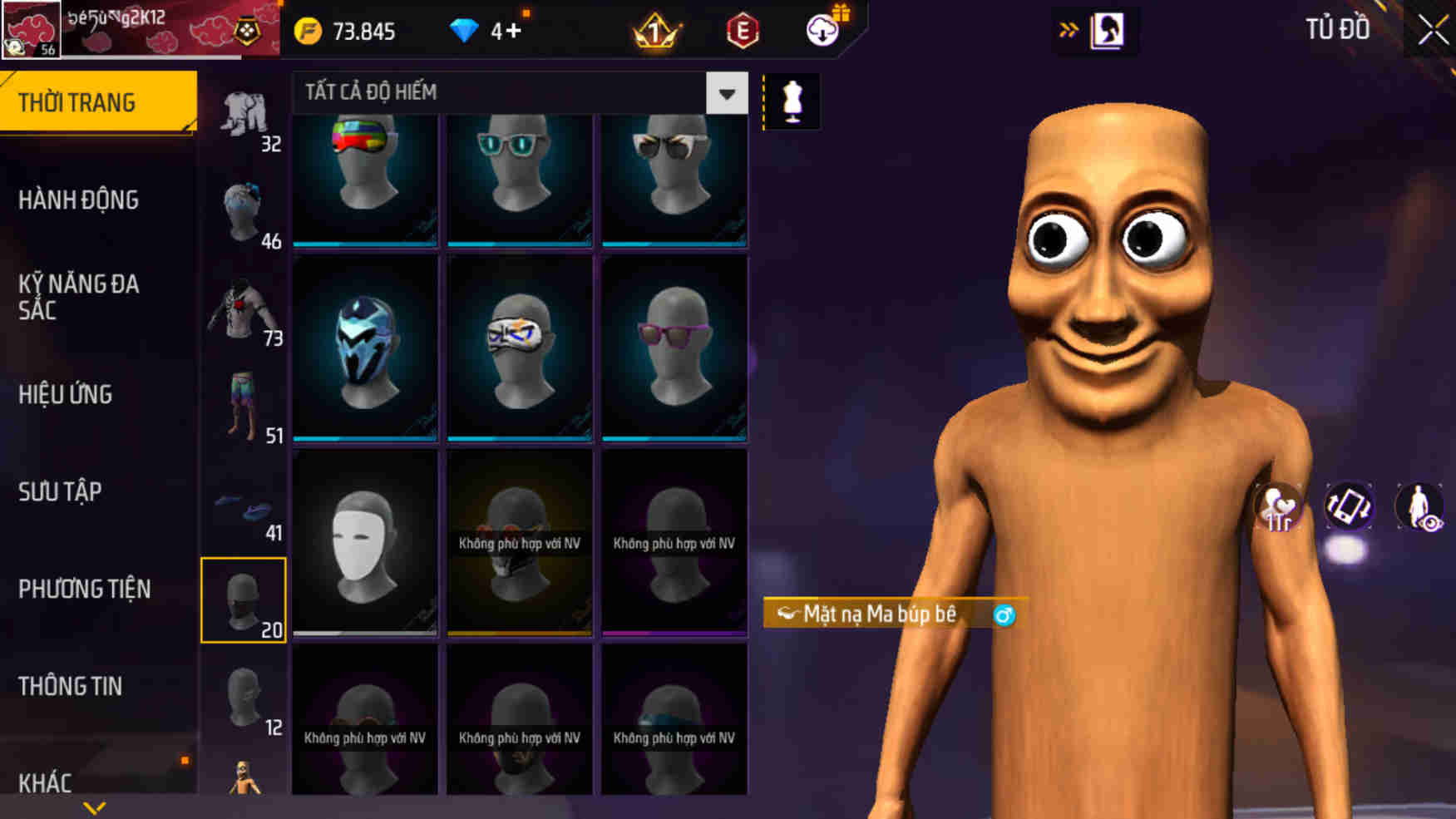Open the cloud download gift icon
Screen dimensions: 1456x819
pyautogui.click(x=822, y=31)
